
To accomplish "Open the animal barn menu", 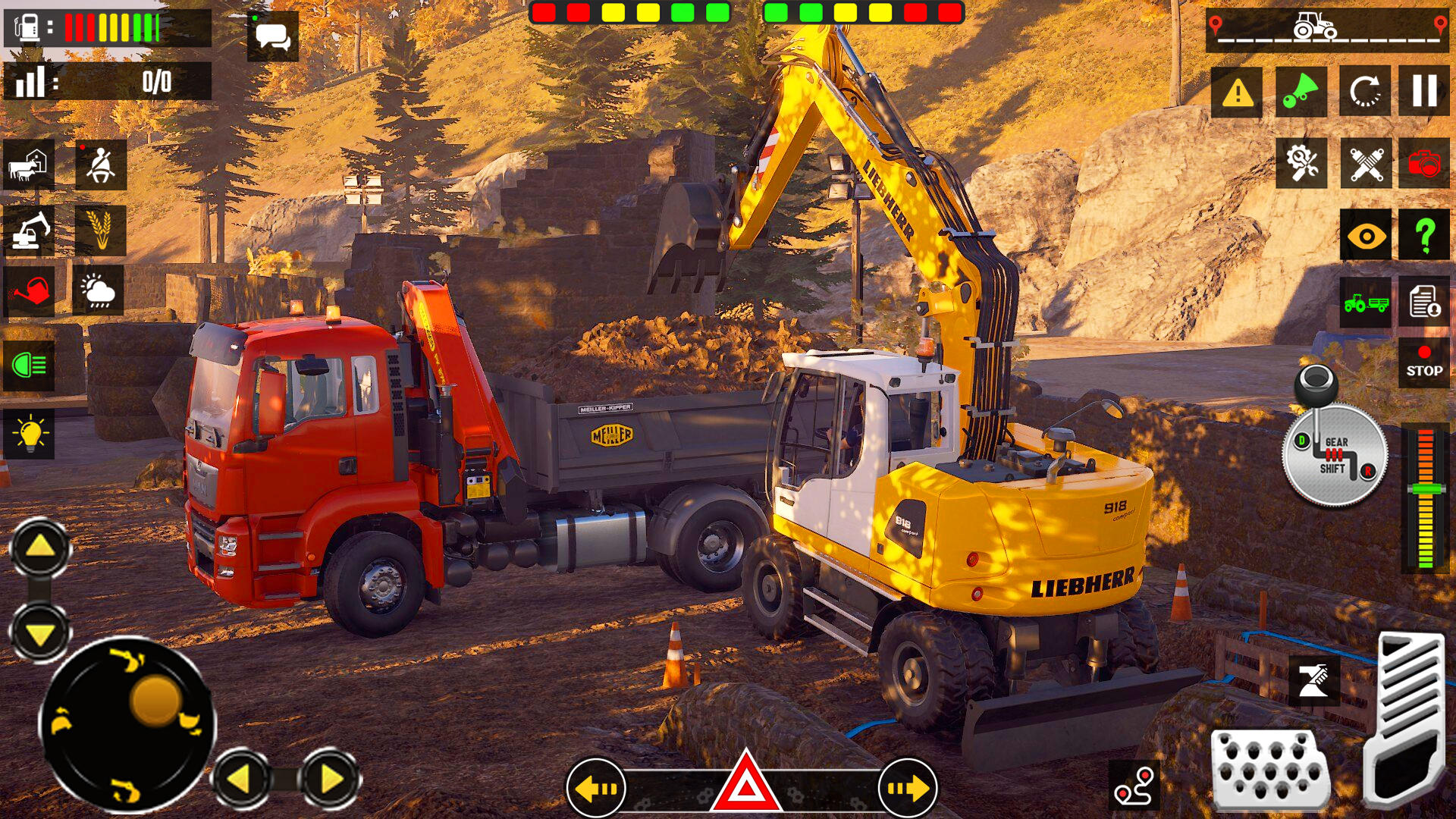I will coord(27,165).
